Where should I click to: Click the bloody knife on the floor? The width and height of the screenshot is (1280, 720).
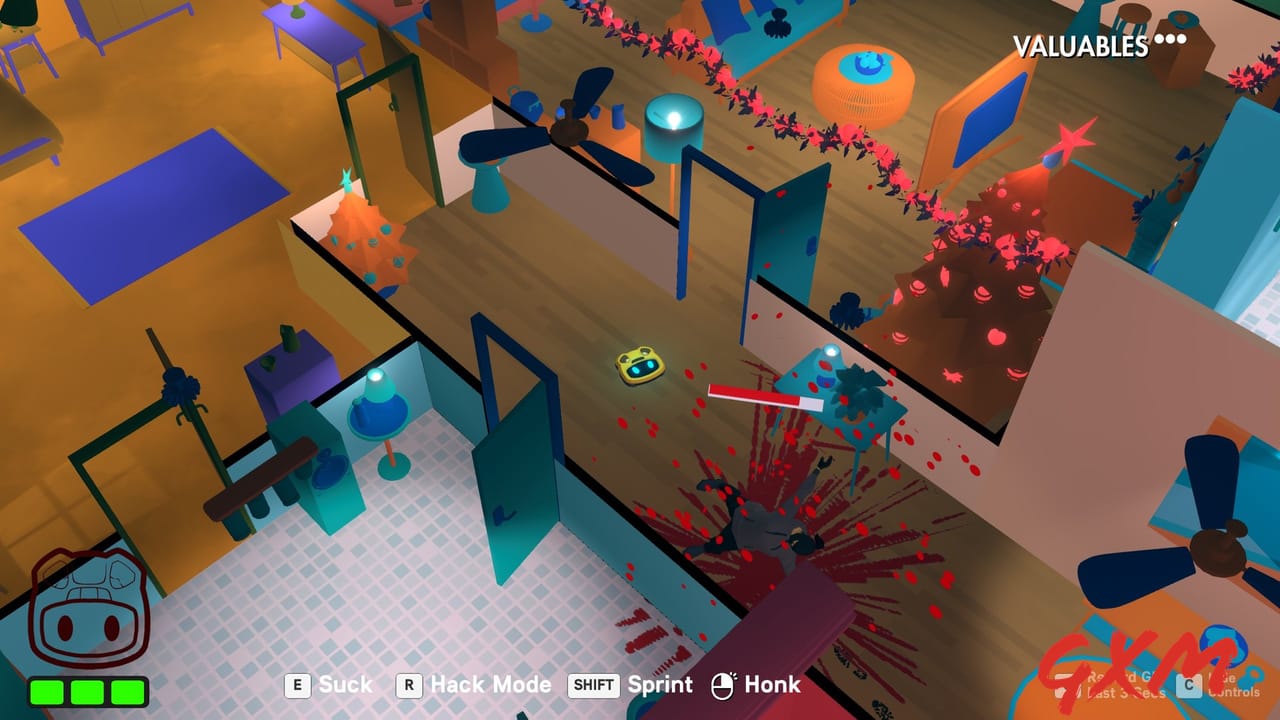tap(765, 395)
